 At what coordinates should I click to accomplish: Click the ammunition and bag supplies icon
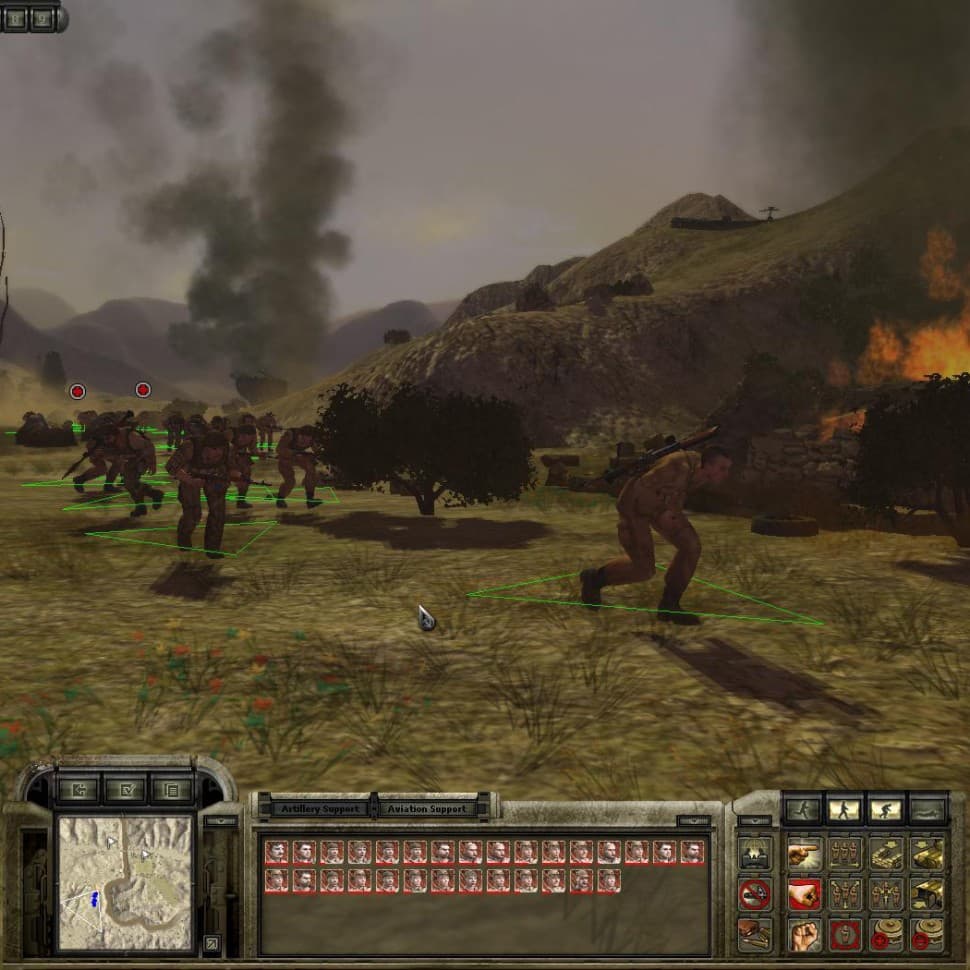tap(754, 934)
